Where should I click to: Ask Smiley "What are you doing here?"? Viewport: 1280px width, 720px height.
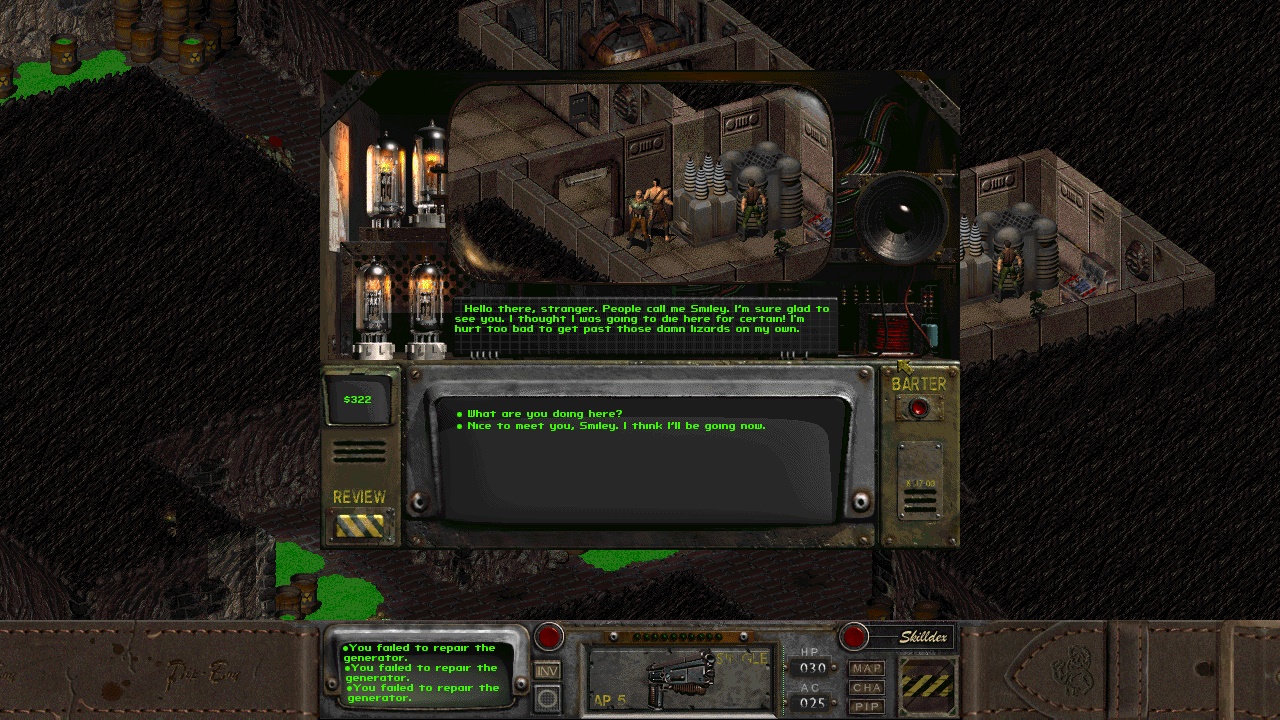coord(544,414)
